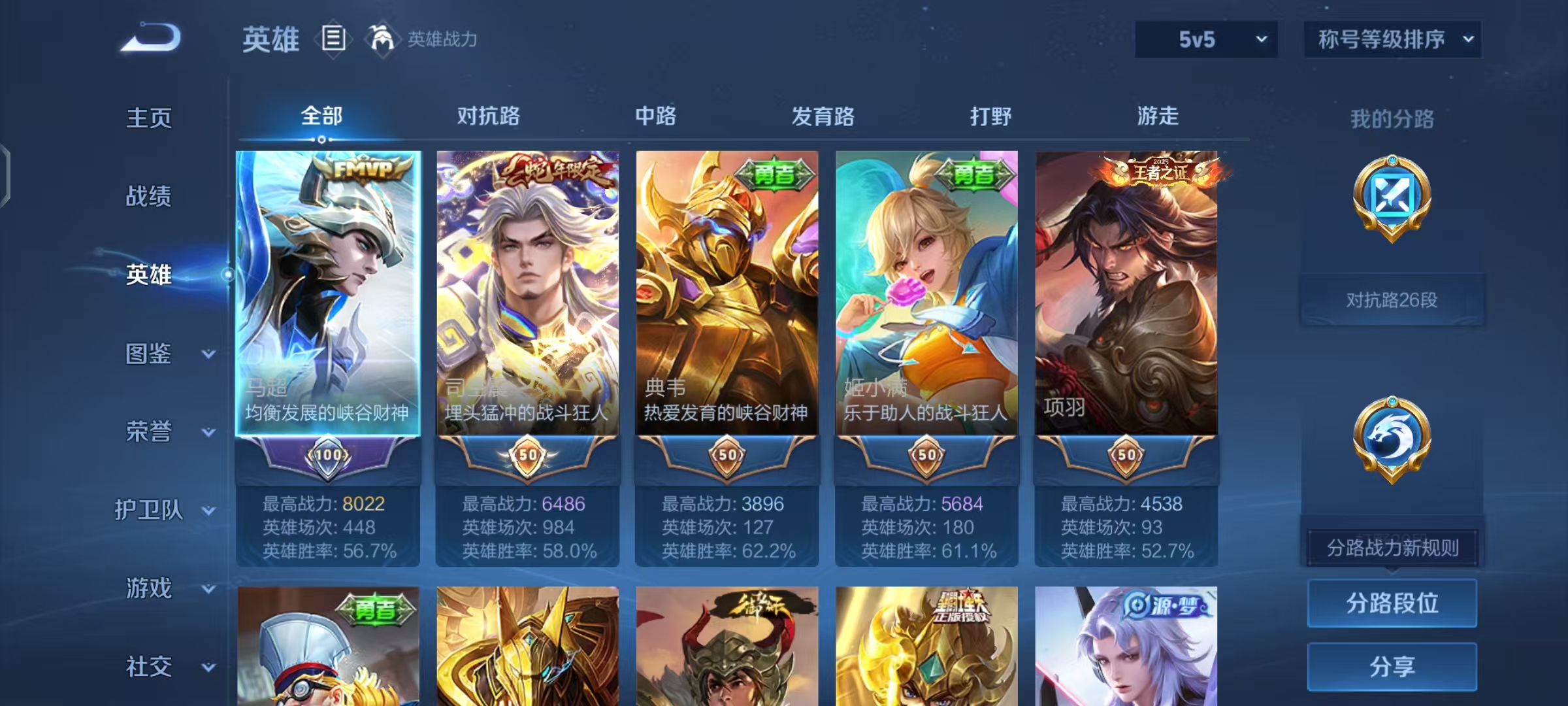Open the 战绩 sidebar menu item
1568x706 pixels.
click(150, 196)
